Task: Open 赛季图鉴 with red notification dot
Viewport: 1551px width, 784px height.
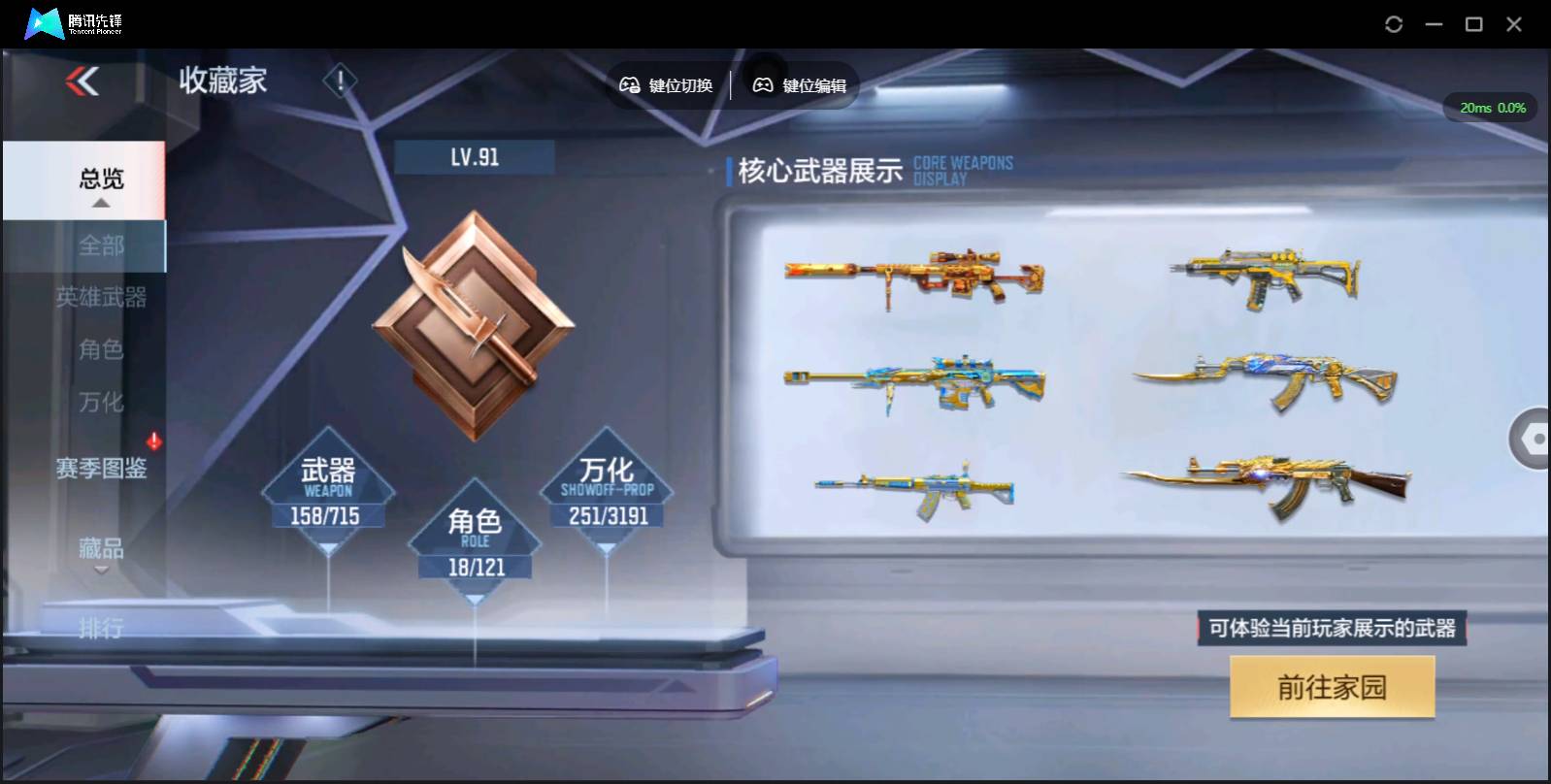Action: [102, 469]
